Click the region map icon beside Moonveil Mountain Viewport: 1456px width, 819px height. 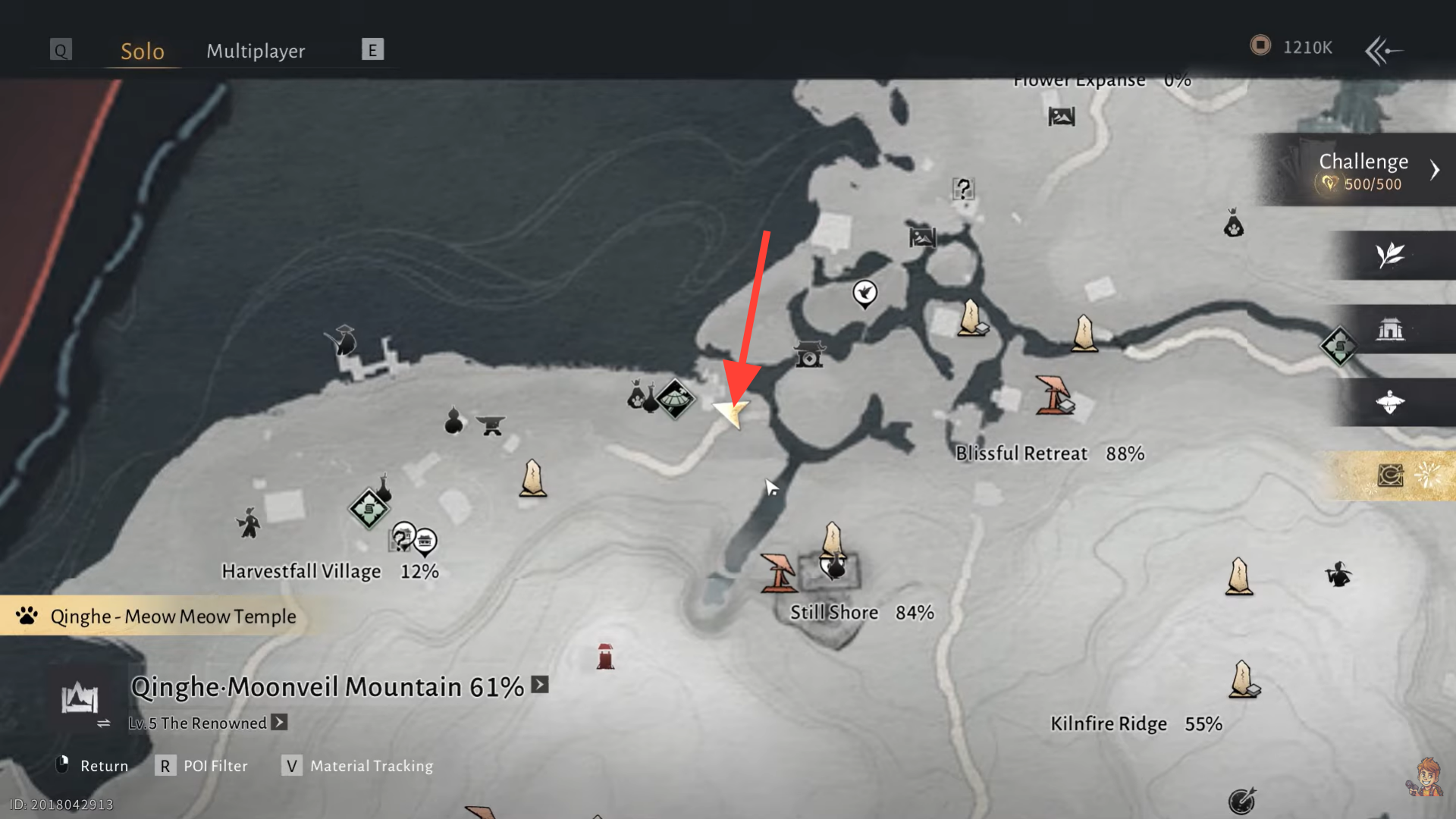tap(80, 698)
